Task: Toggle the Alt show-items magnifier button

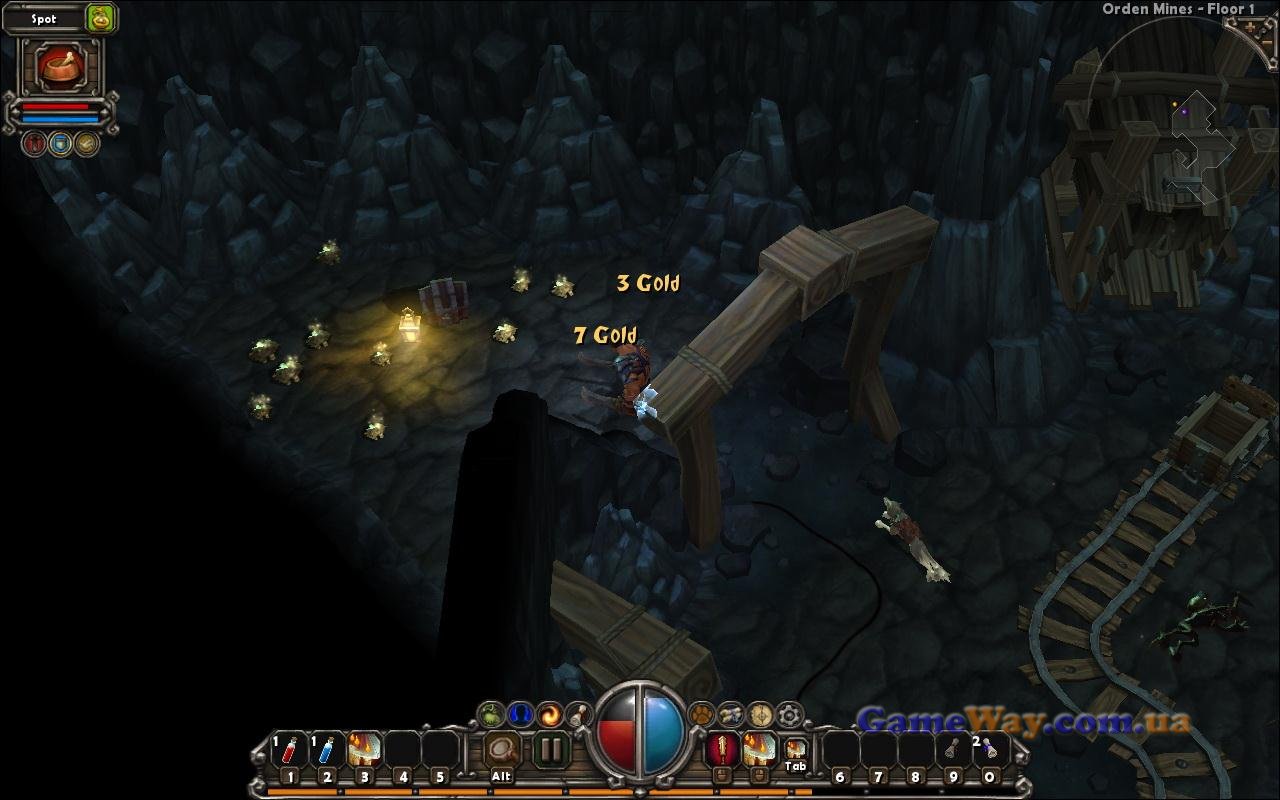Action: (502, 750)
